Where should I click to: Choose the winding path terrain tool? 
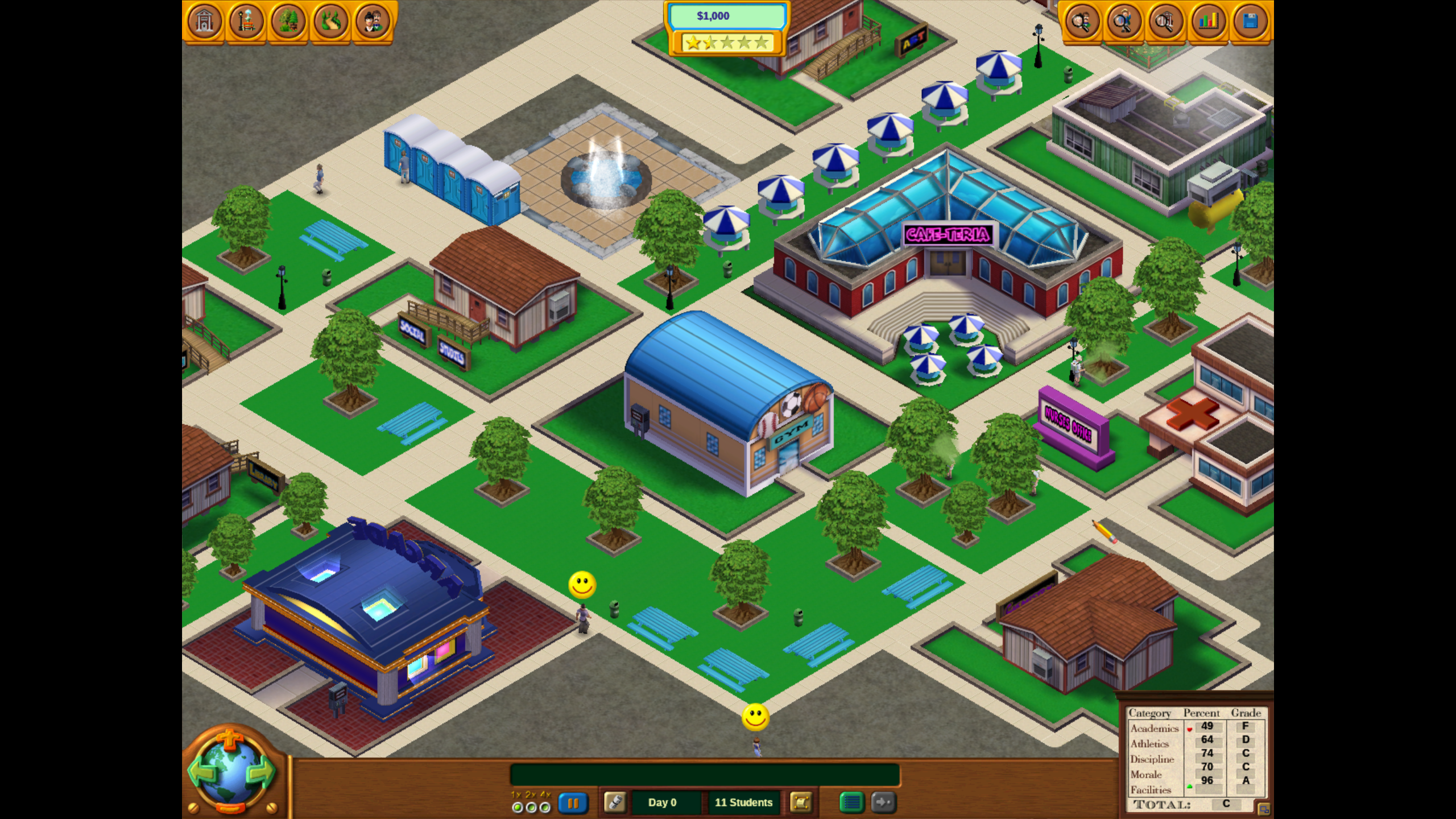[330, 22]
